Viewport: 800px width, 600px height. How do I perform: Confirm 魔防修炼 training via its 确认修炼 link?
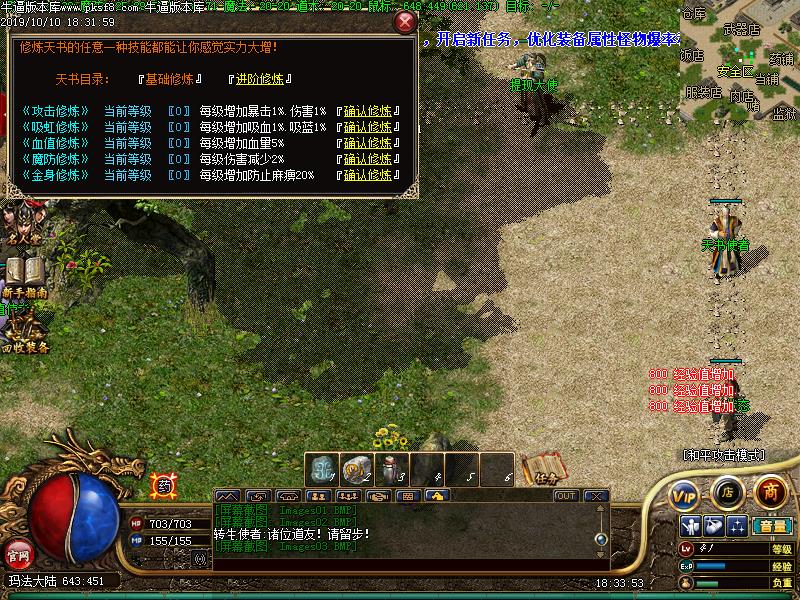pyautogui.click(x=367, y=159)
